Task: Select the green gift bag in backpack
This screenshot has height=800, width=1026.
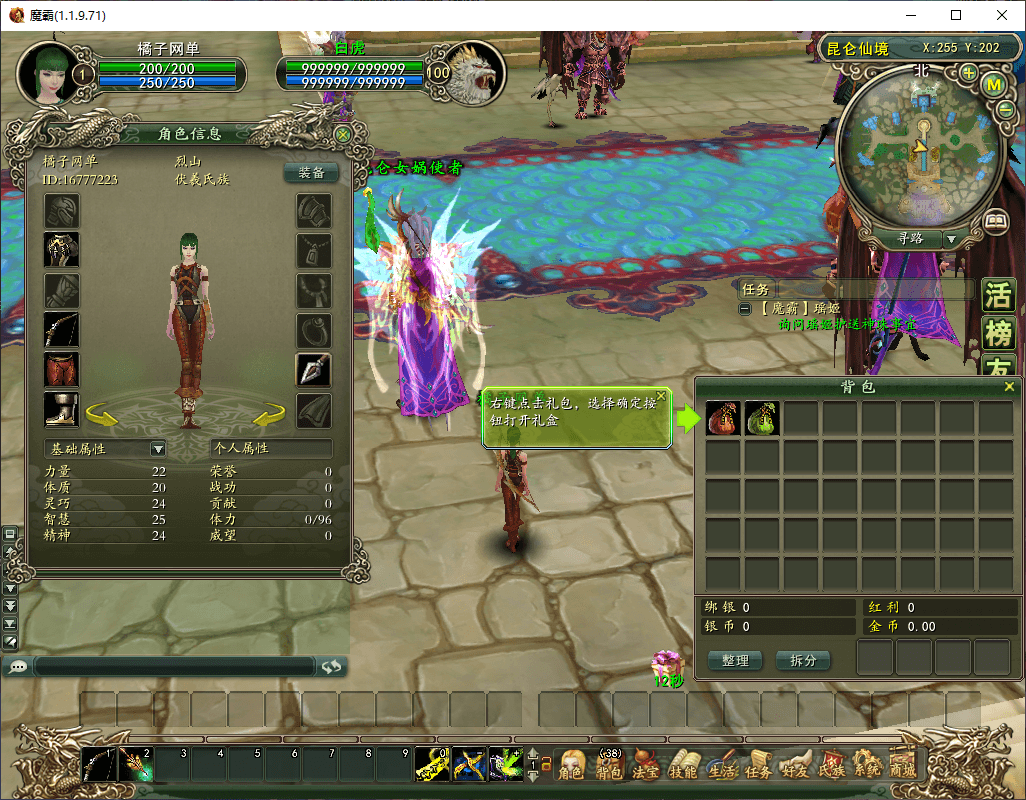Action: point(762,418)
